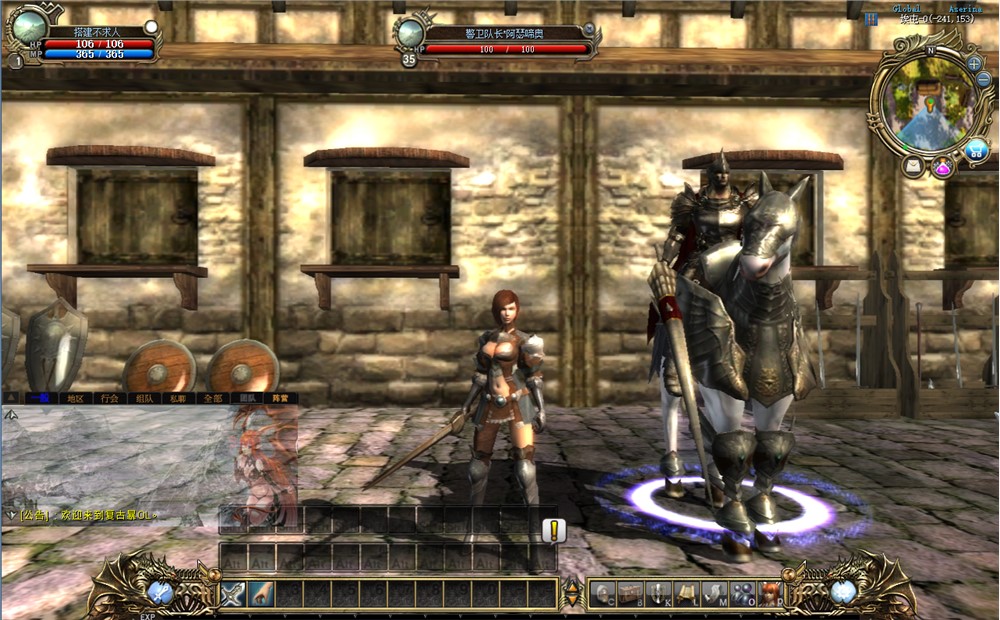This screenshot has height=620, width=1000.
Task: Switch to the 地区 chat tab
Action: (76, 398)
